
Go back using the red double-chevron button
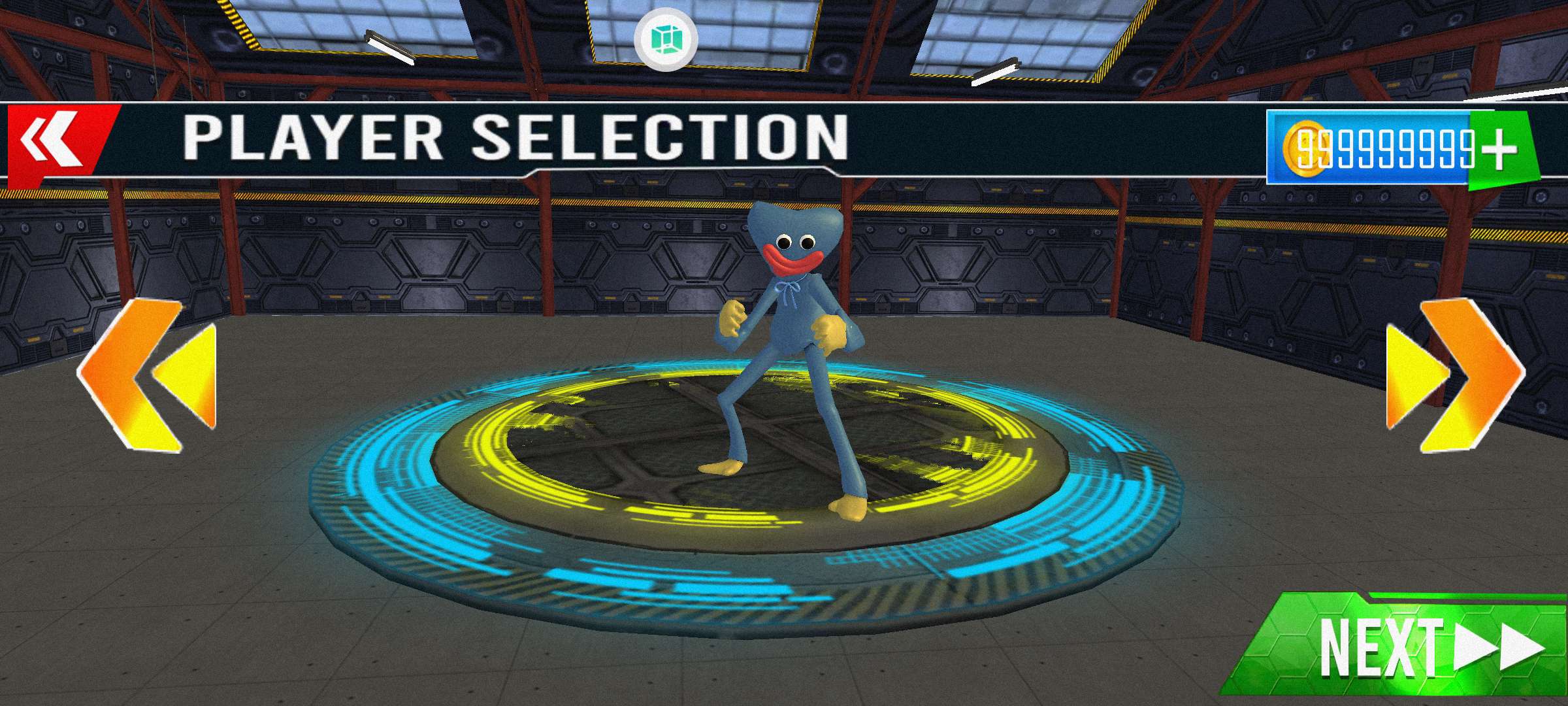click(54, 141)
